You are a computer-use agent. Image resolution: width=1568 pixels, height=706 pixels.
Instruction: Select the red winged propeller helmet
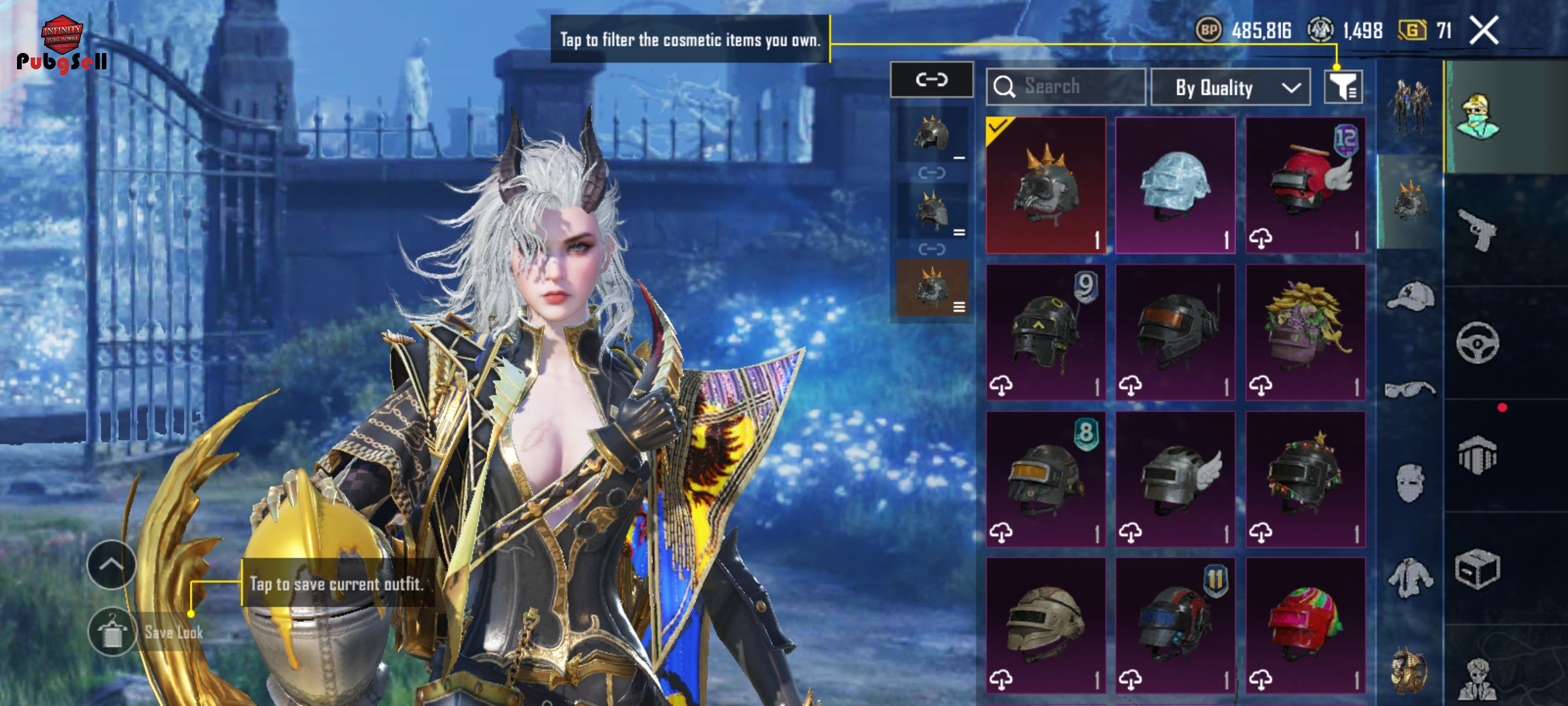[1305, 185]
